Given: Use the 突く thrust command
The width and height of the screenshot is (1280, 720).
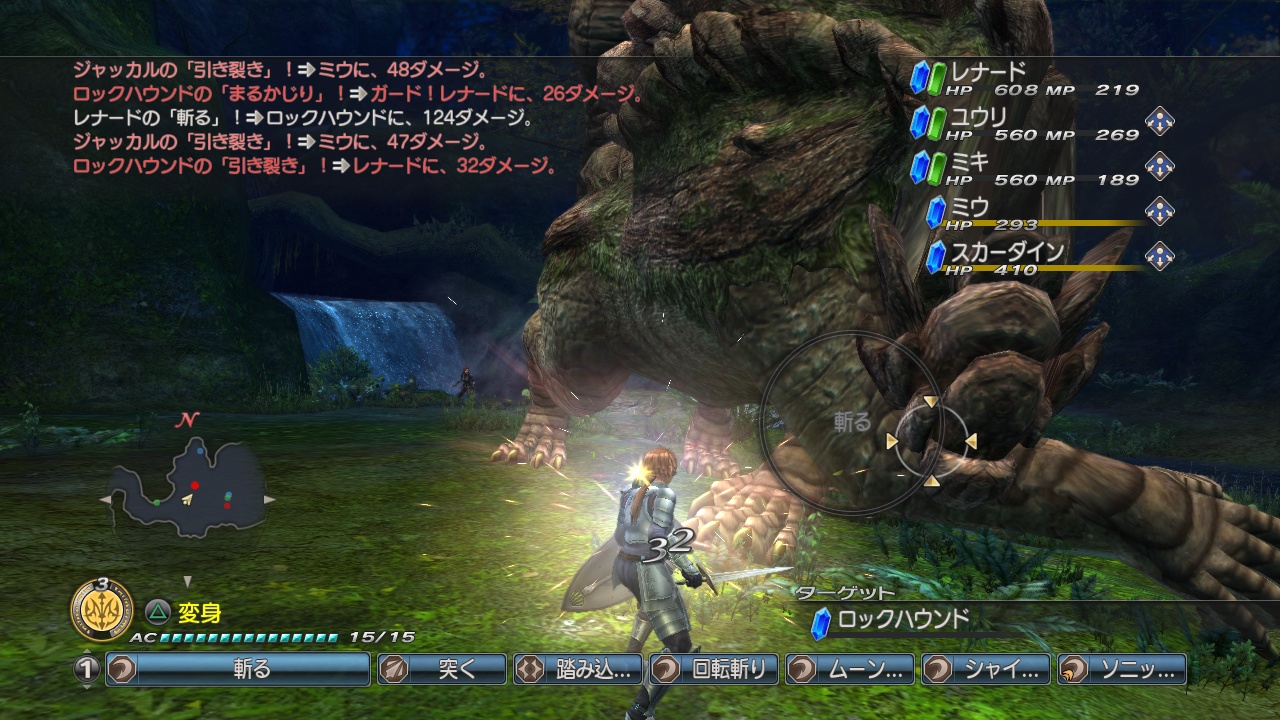Looking at the screenshot, I should click(x=441, y=669).
